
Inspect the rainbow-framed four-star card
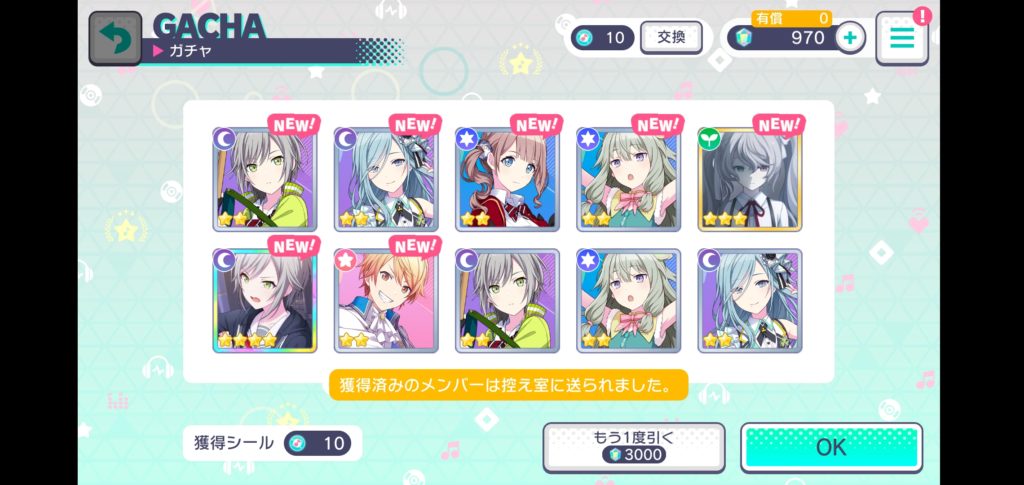pyautogui.click(x=264, y=300)
